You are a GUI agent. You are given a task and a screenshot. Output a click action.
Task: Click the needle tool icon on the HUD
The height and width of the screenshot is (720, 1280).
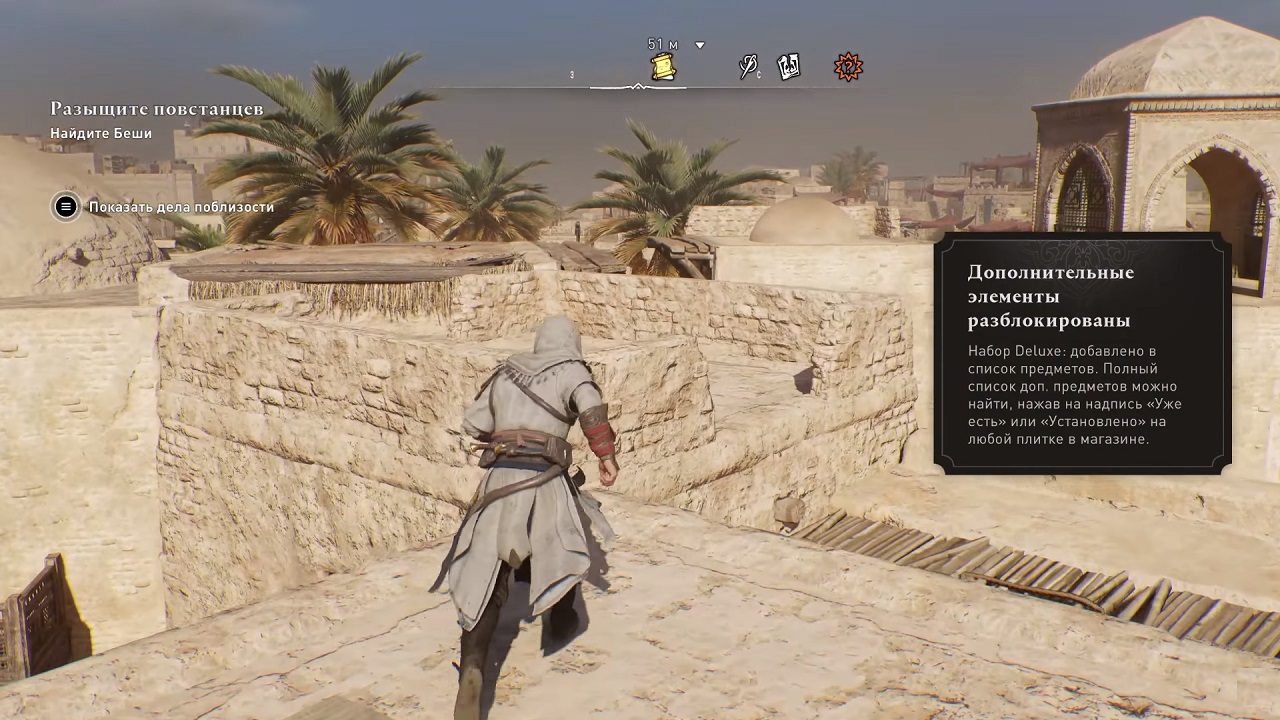(x=748, y=67)
